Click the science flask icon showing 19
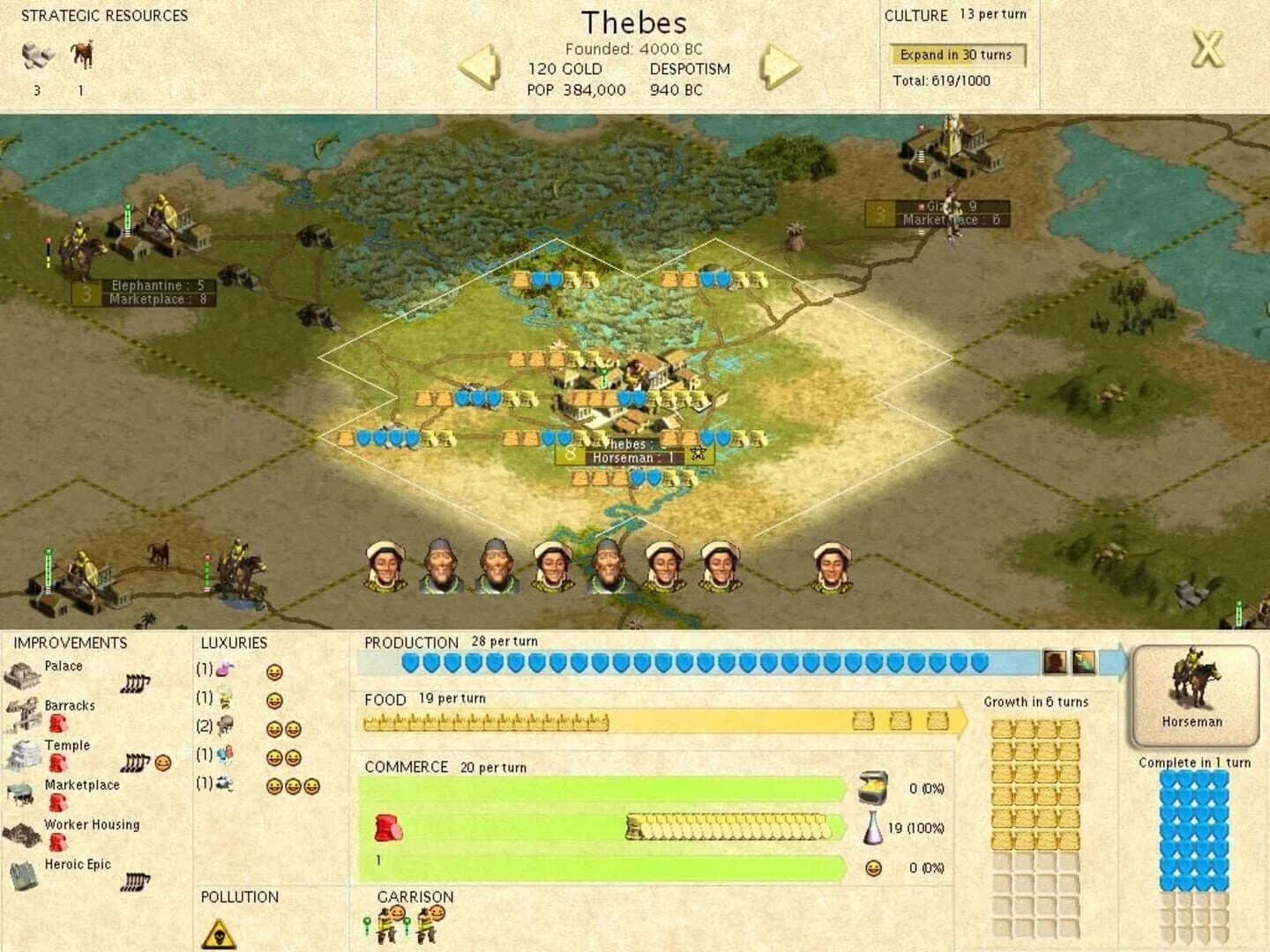The width and height of the screenshot is (1270, 952). (875, 829)
